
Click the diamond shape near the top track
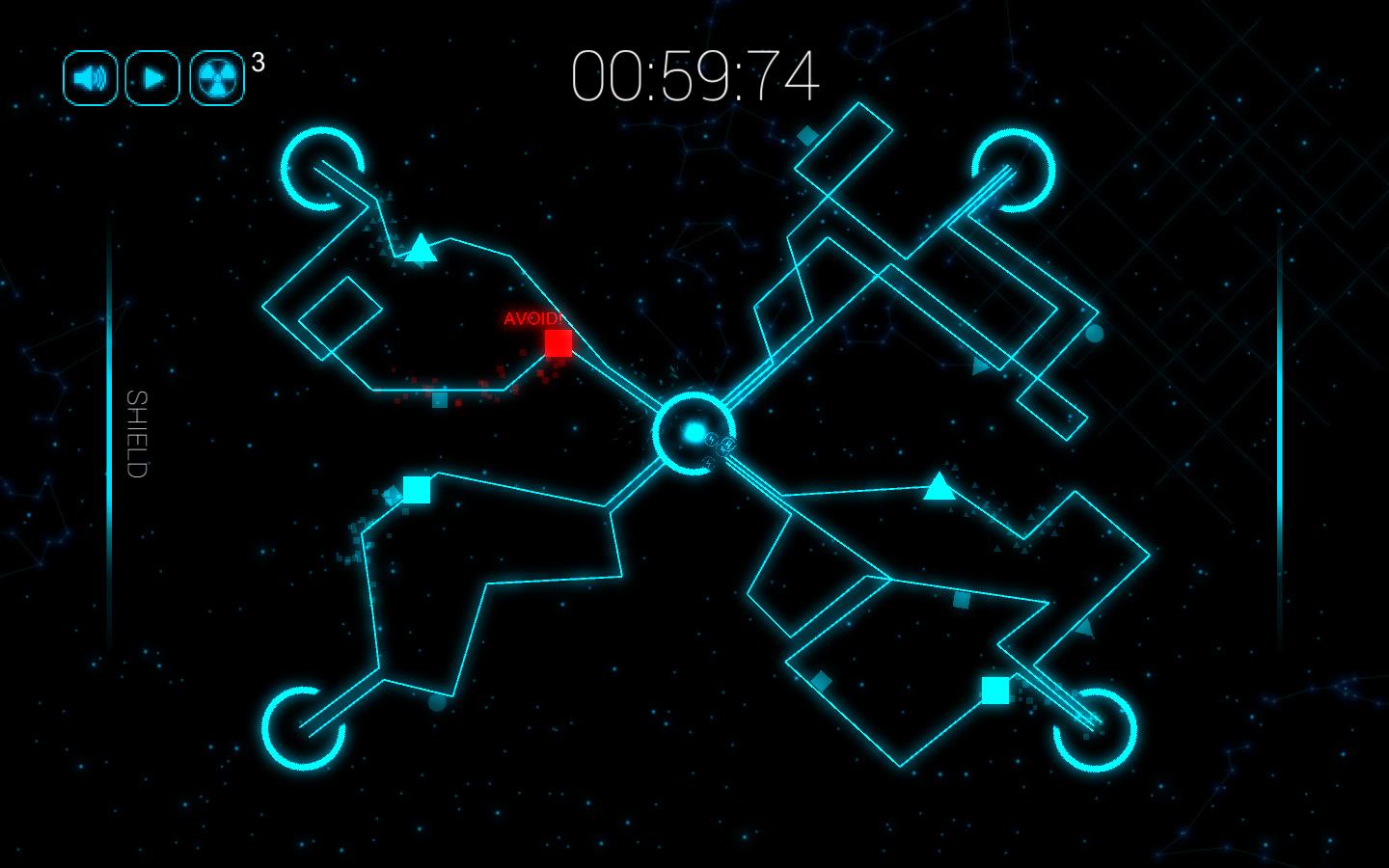[x=807, y=135]
